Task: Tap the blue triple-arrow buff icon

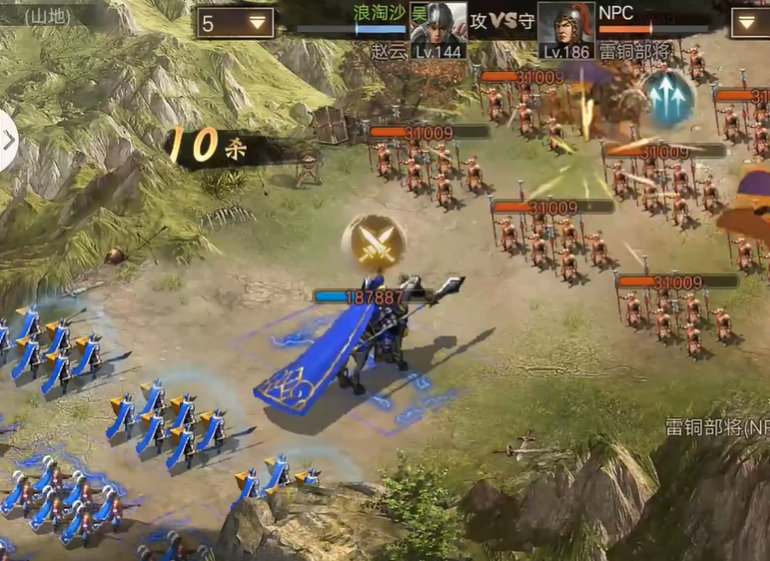Action: pyautogui.click(x=668, y=97)
